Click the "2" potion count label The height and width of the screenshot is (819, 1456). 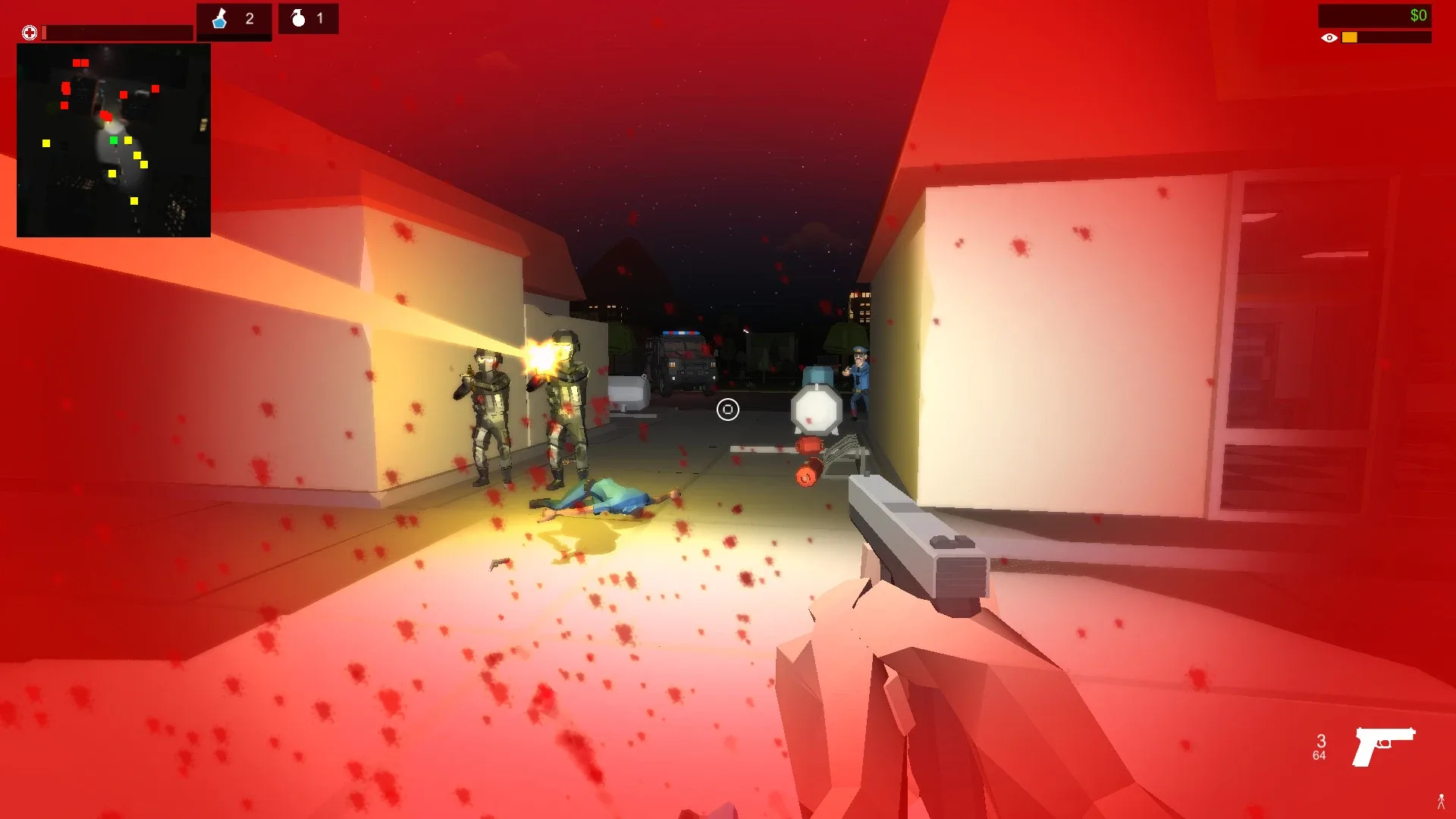click(250, 18)
